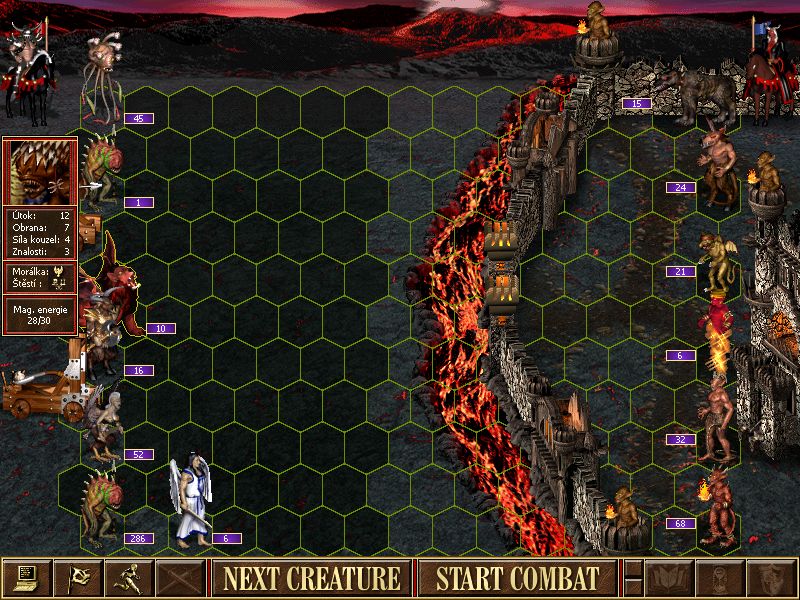
Task: Start the battle with Start Combat
Action: click(517, 578)
